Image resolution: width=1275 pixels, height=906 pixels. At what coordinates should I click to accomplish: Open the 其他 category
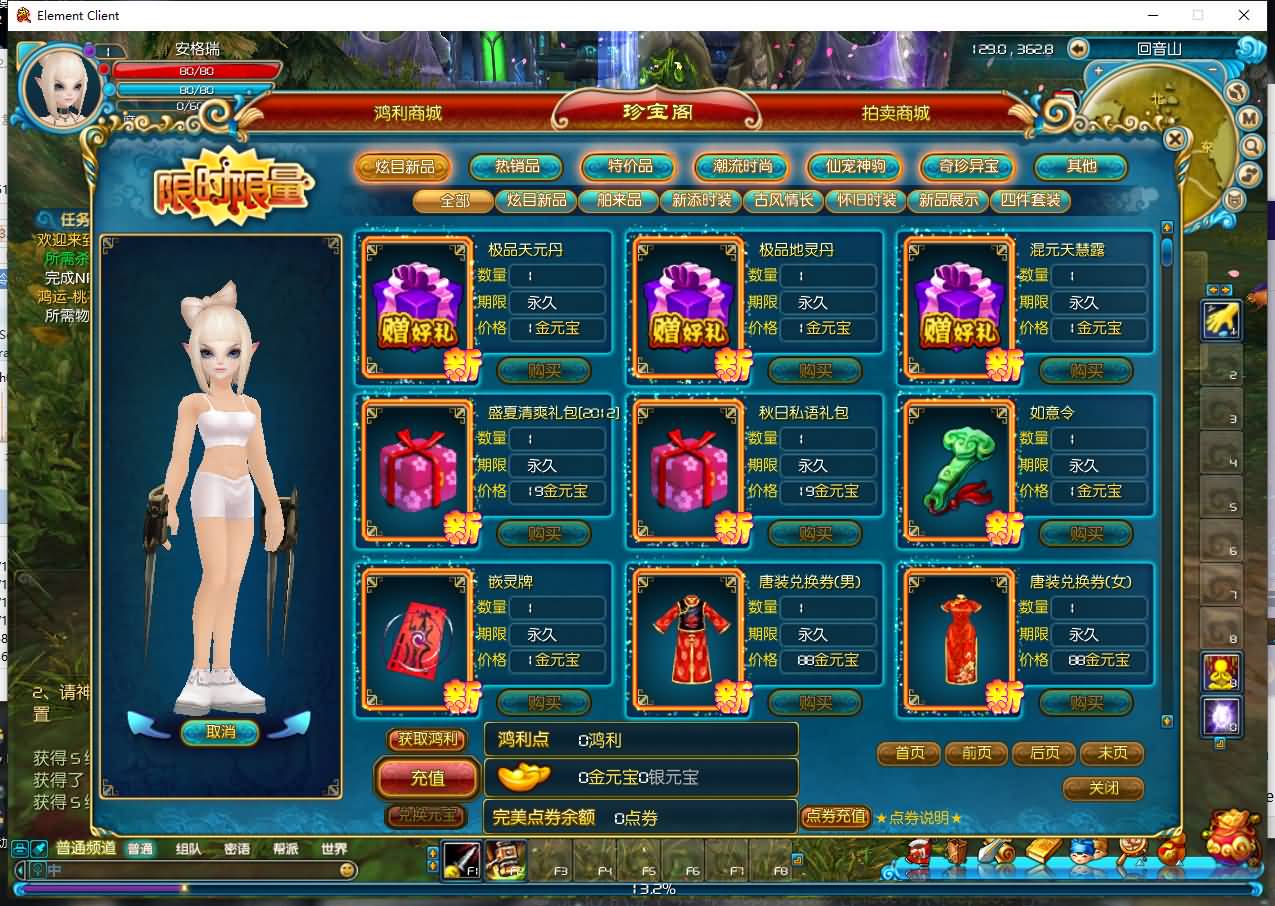pyautogui.click(x=1081, y=167)
